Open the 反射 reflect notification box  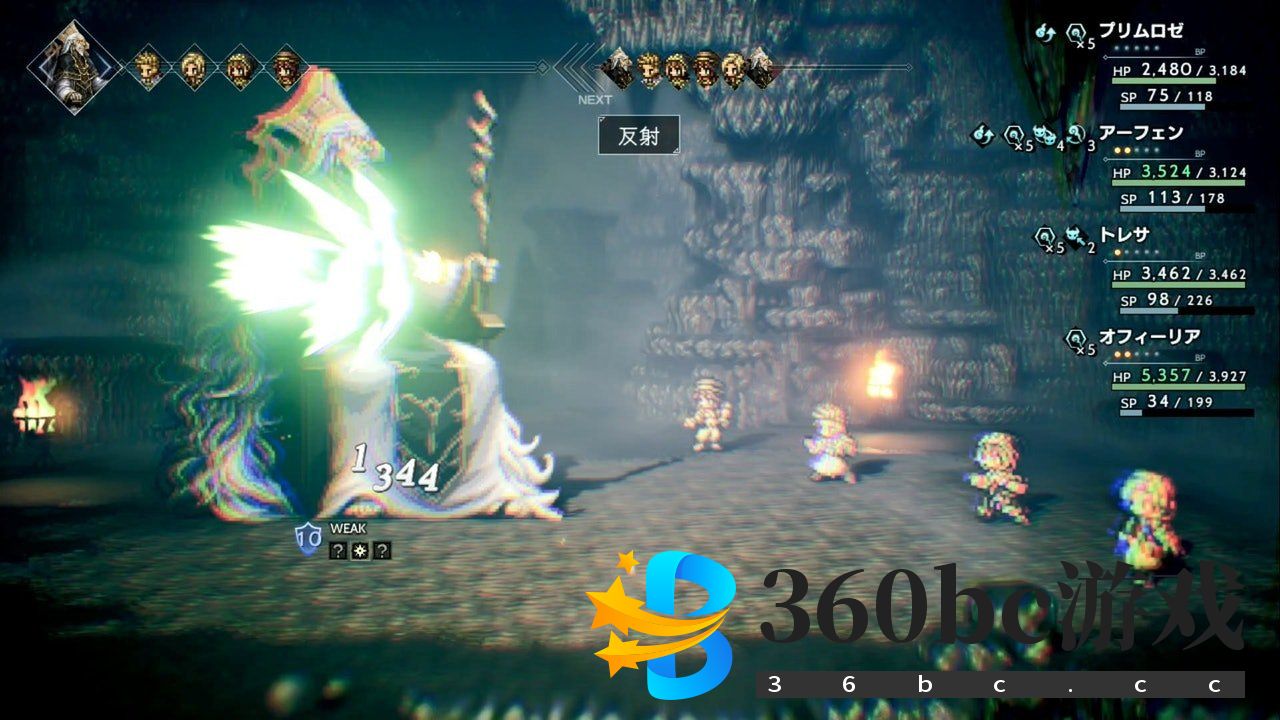click(x=638, y=136)
